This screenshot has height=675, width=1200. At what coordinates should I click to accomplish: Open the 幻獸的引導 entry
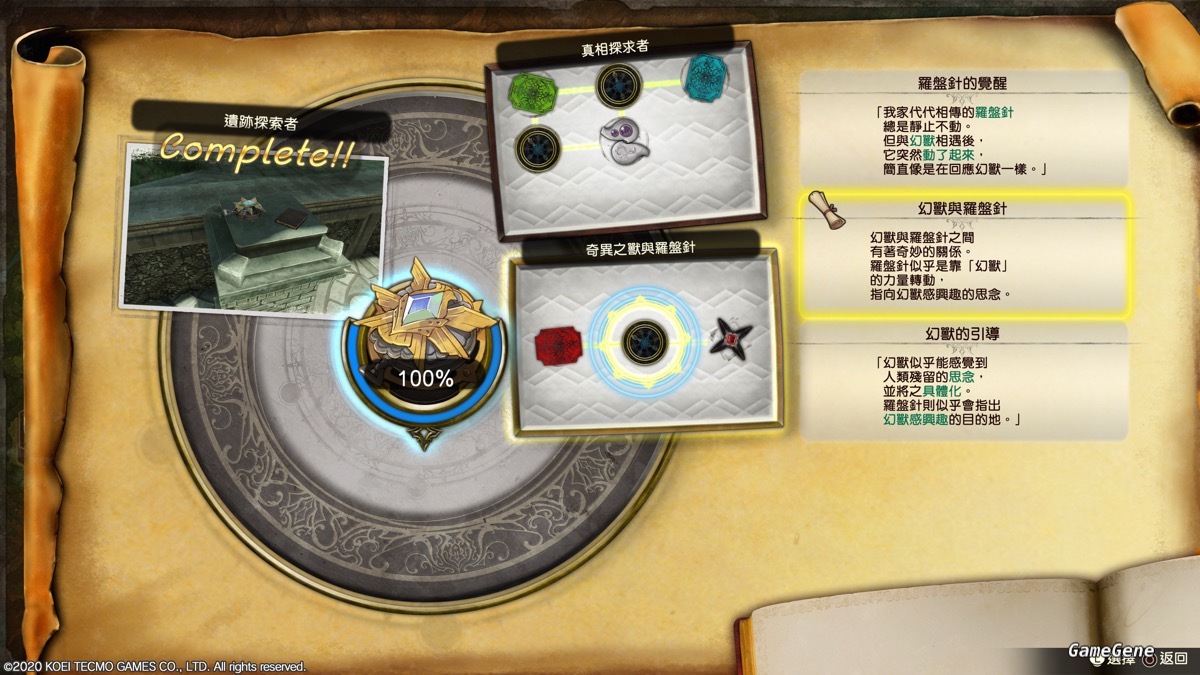pos(966,380)
